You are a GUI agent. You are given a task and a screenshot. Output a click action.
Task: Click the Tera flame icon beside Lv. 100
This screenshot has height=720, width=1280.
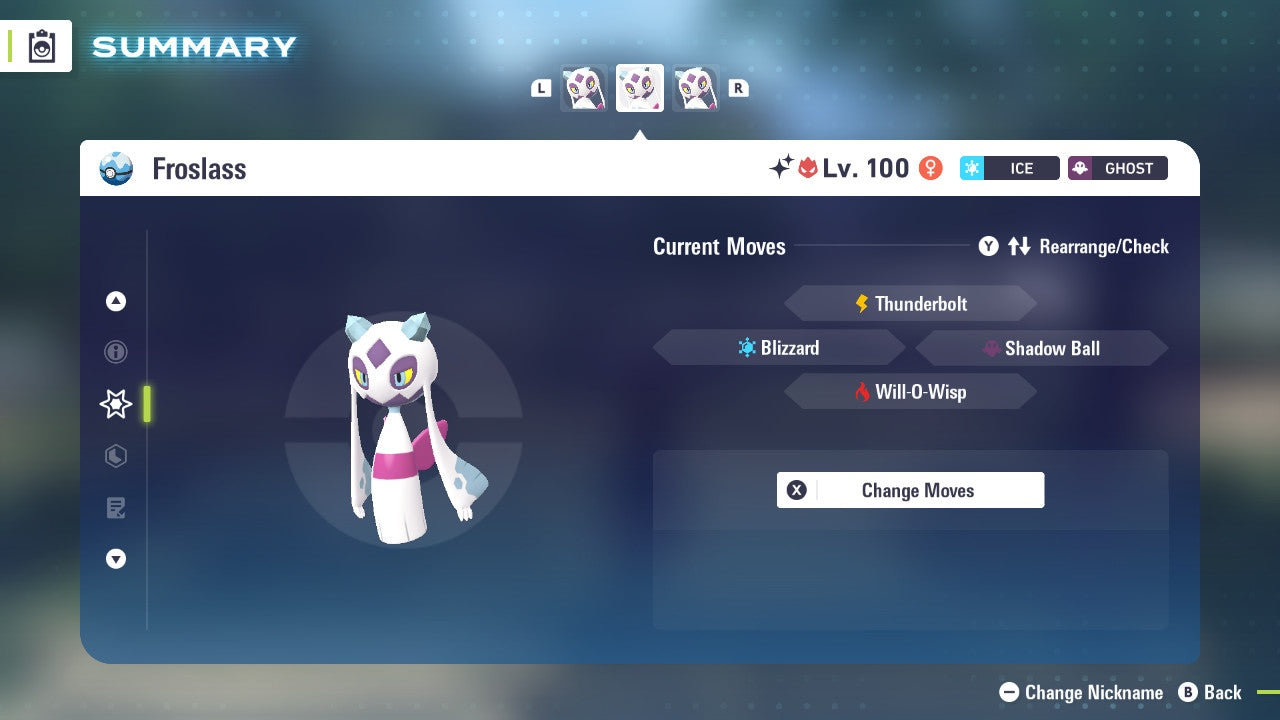coord(807,168)
